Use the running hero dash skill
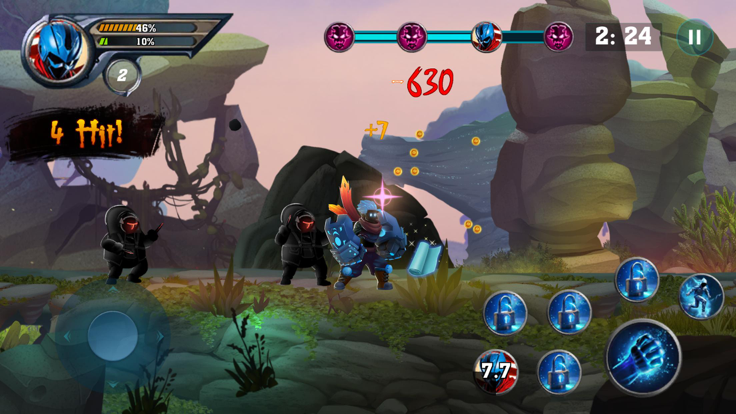The width and height of the screenshot is (736, 414). 700,295
